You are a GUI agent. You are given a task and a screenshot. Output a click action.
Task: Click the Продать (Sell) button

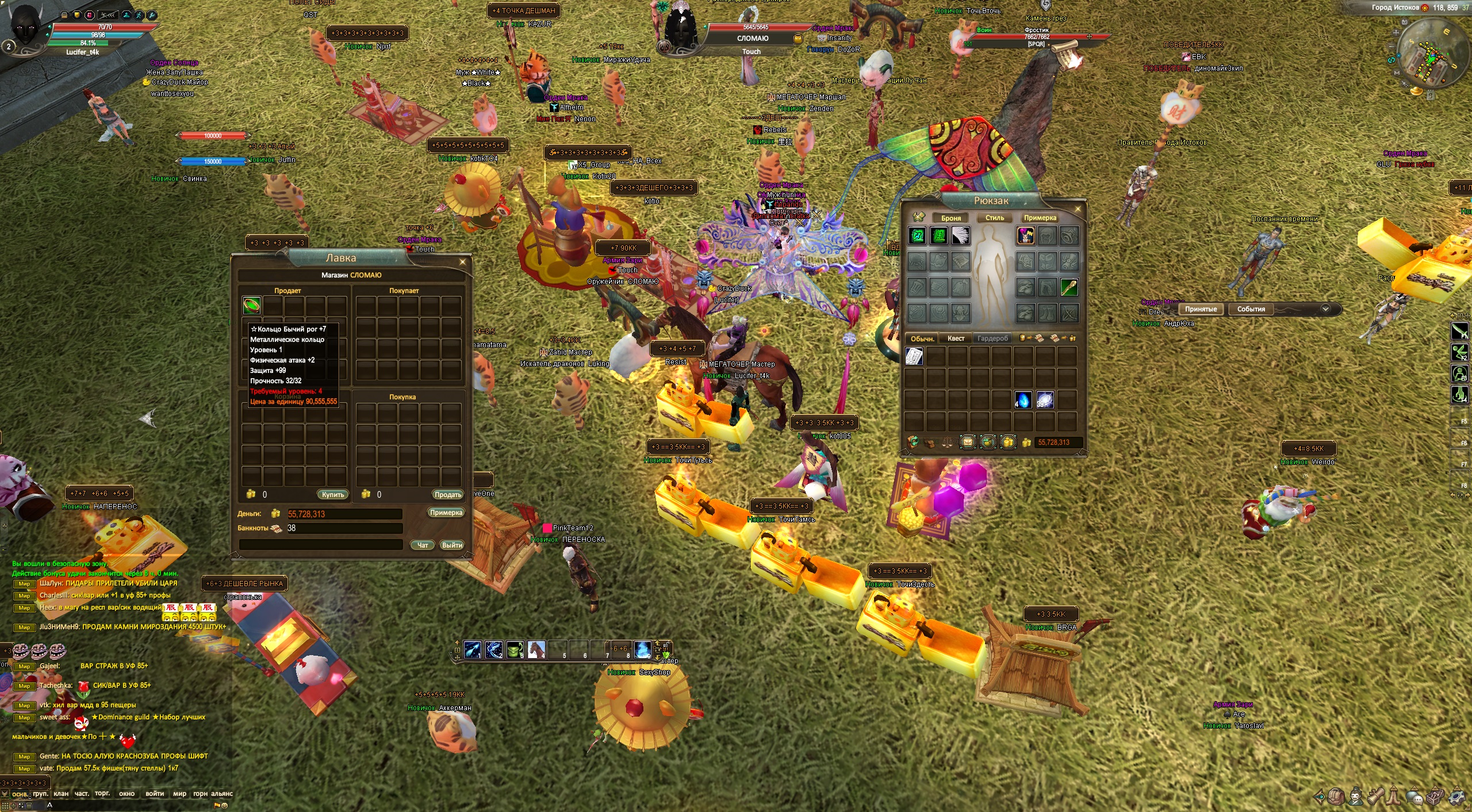[447, 494]
